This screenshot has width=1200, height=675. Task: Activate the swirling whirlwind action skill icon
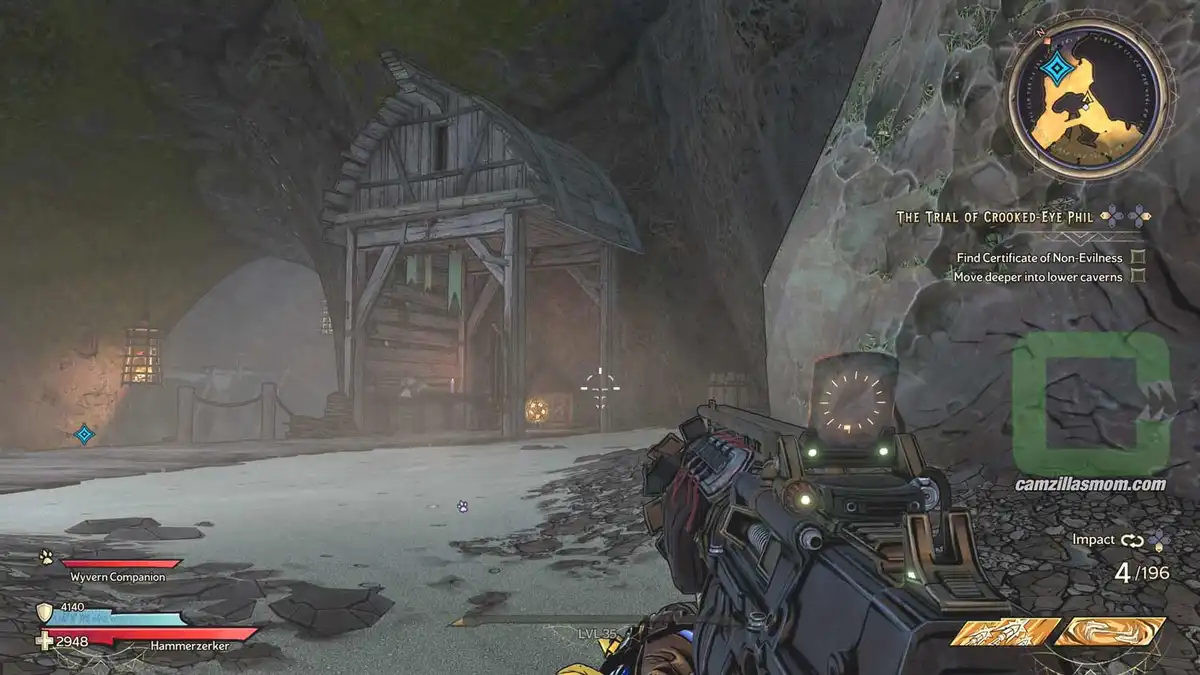1110,632
